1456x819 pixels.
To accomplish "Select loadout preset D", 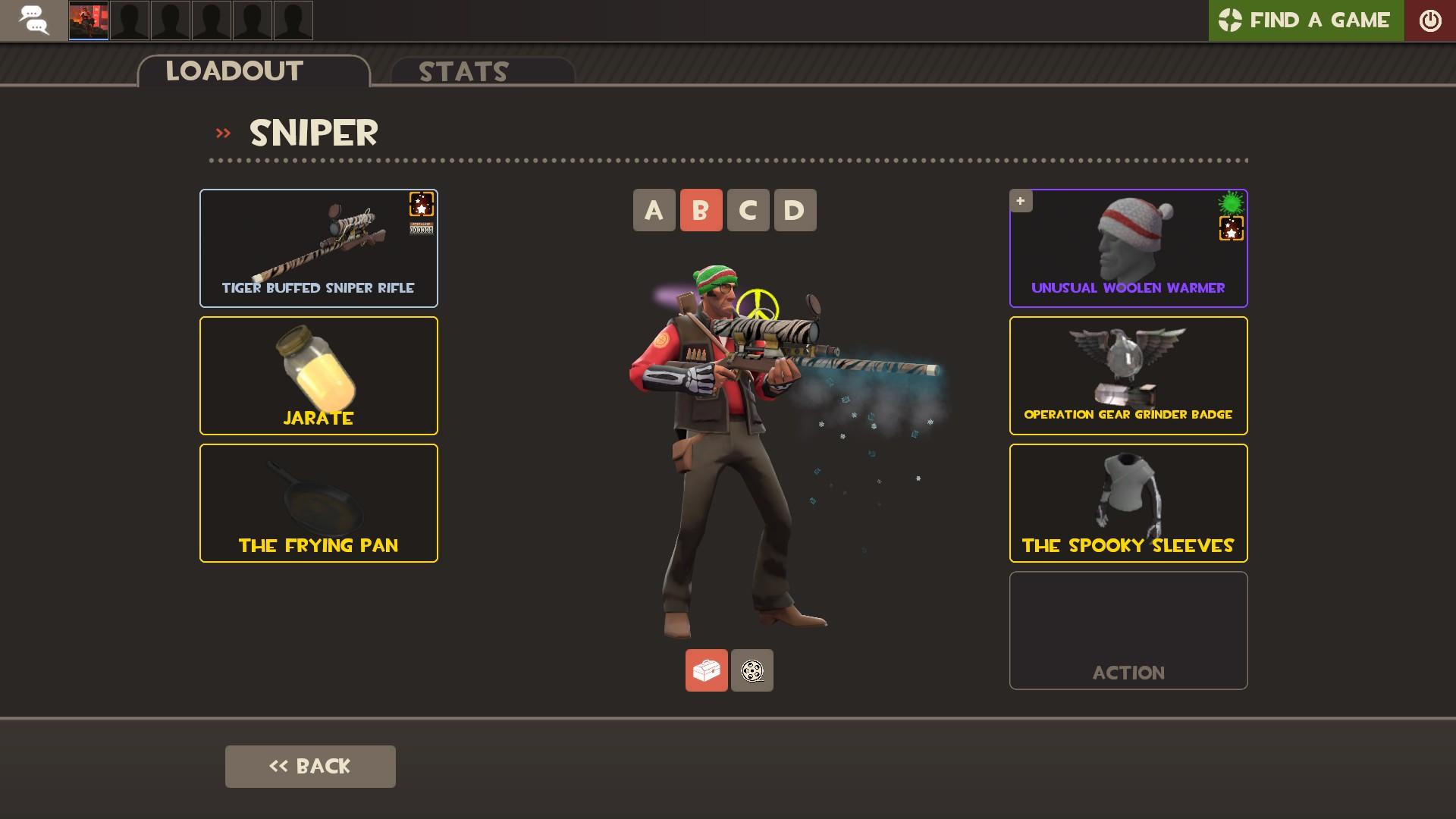I will click(795, 210).
